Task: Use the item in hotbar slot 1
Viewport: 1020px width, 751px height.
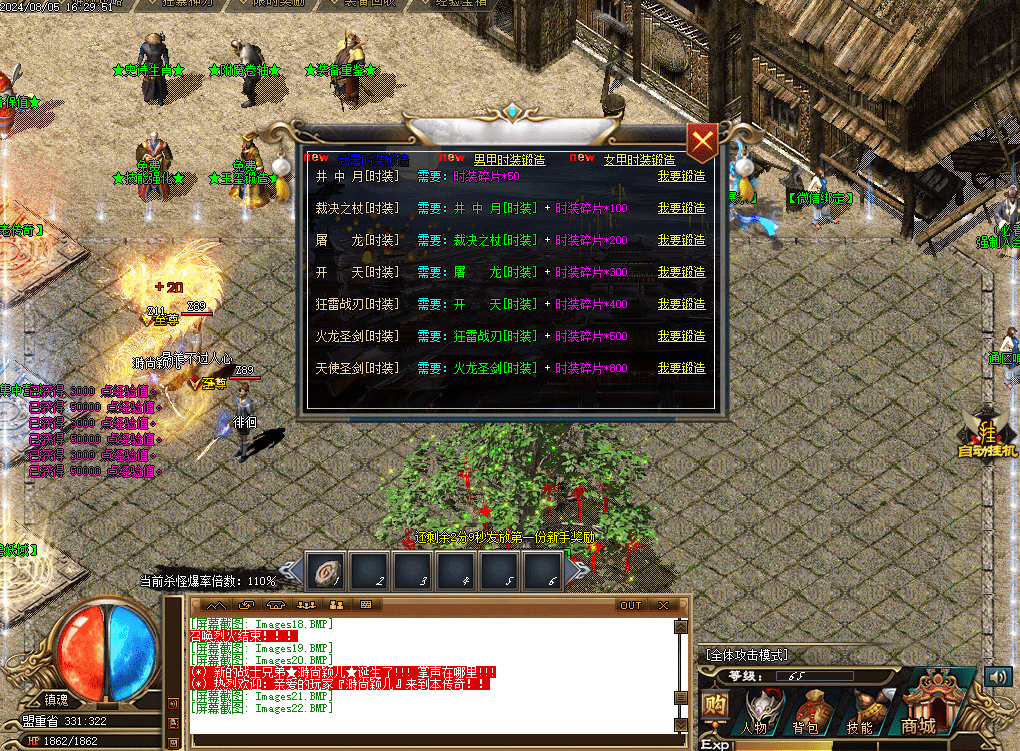Action: (325, 571)
